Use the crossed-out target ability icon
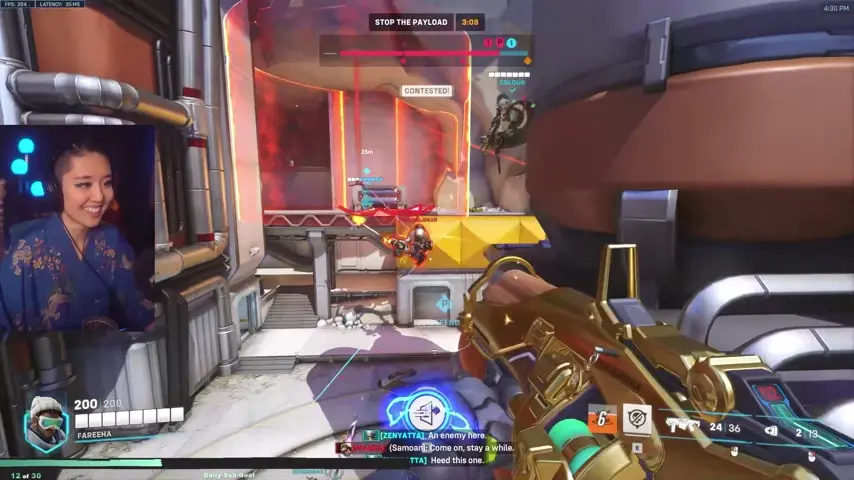The image size is (854, 480). coord(637,418)
